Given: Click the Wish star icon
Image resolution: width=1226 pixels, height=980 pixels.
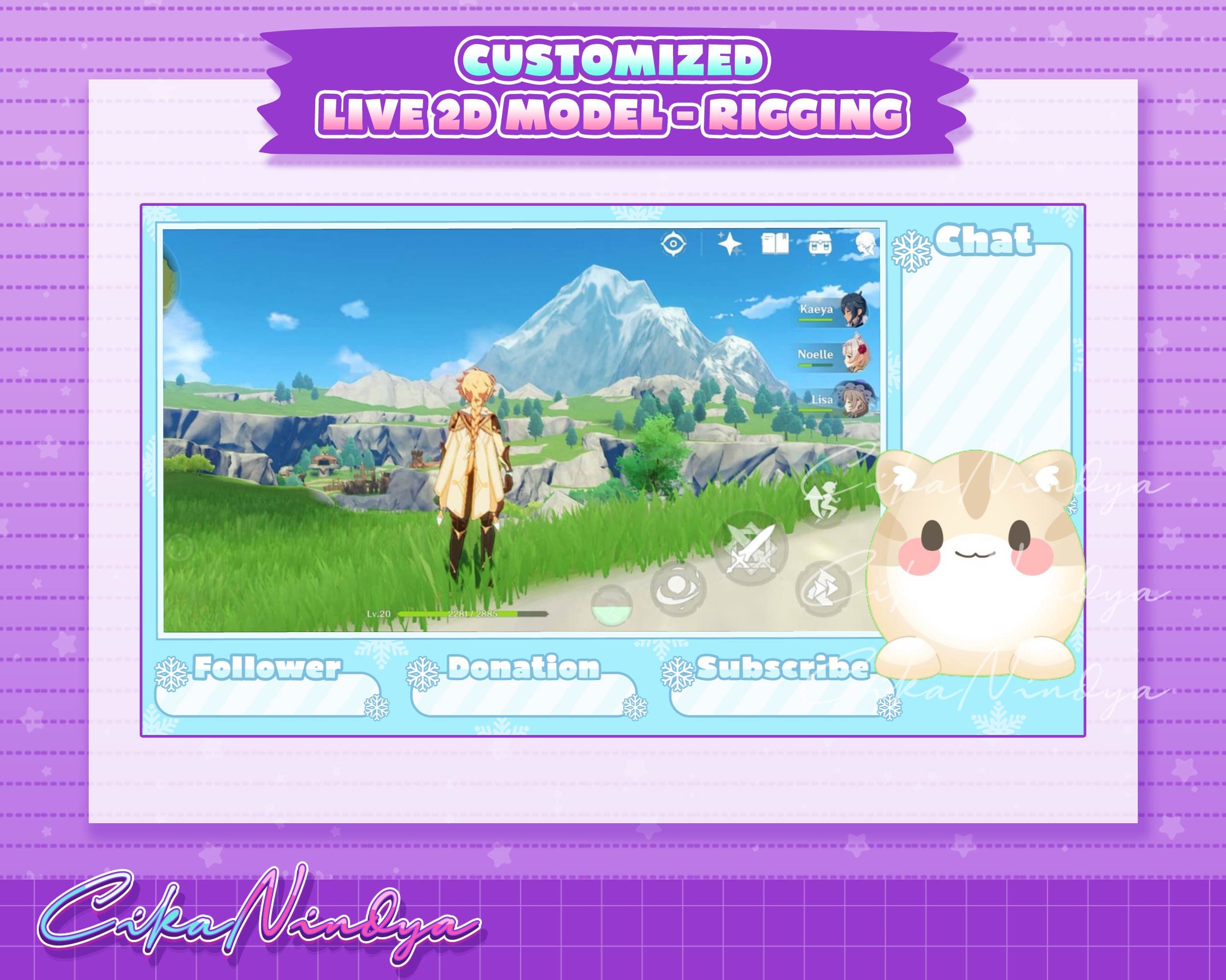Looking at the screenshot, I should (x=730, y=245).
